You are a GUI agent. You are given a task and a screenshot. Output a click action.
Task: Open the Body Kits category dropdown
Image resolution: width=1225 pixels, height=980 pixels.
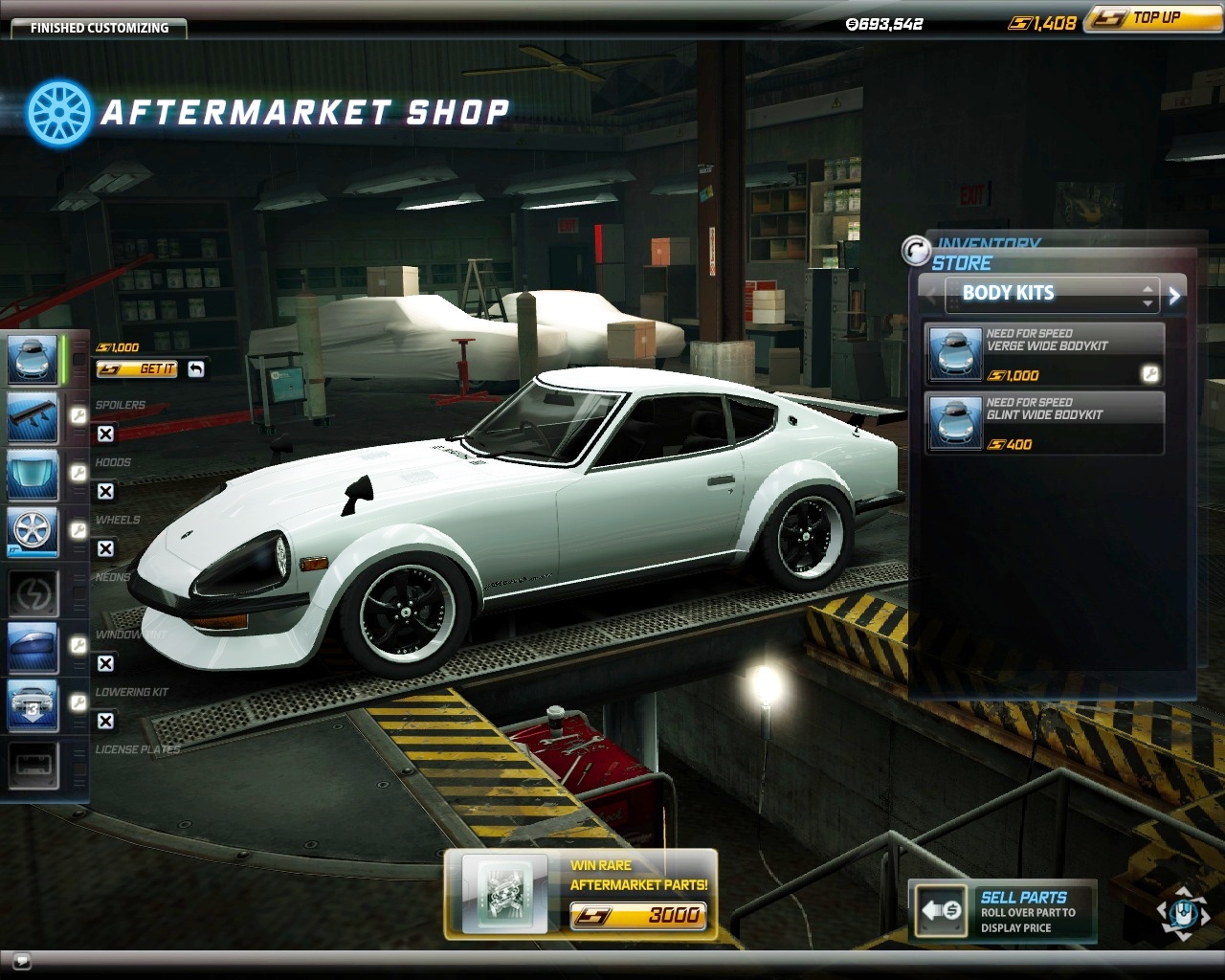1052,294
